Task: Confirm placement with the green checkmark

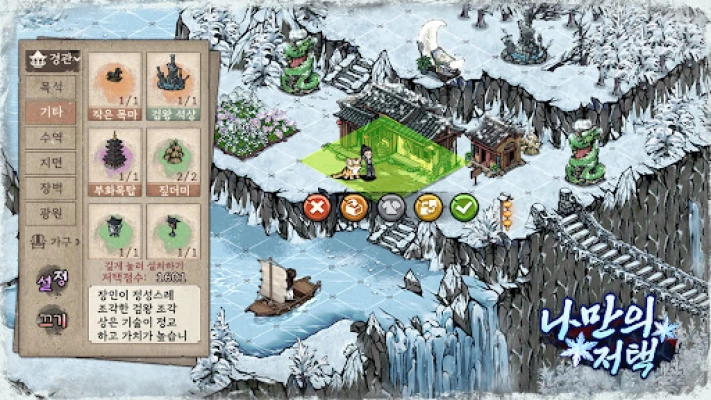Action: (x=463, y=208)
